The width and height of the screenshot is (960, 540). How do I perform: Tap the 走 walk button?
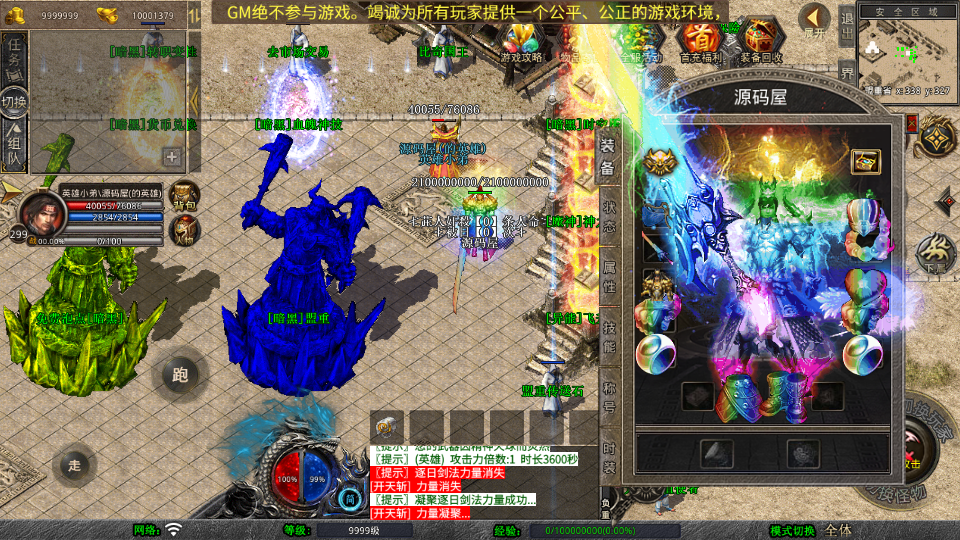[74, 464]
